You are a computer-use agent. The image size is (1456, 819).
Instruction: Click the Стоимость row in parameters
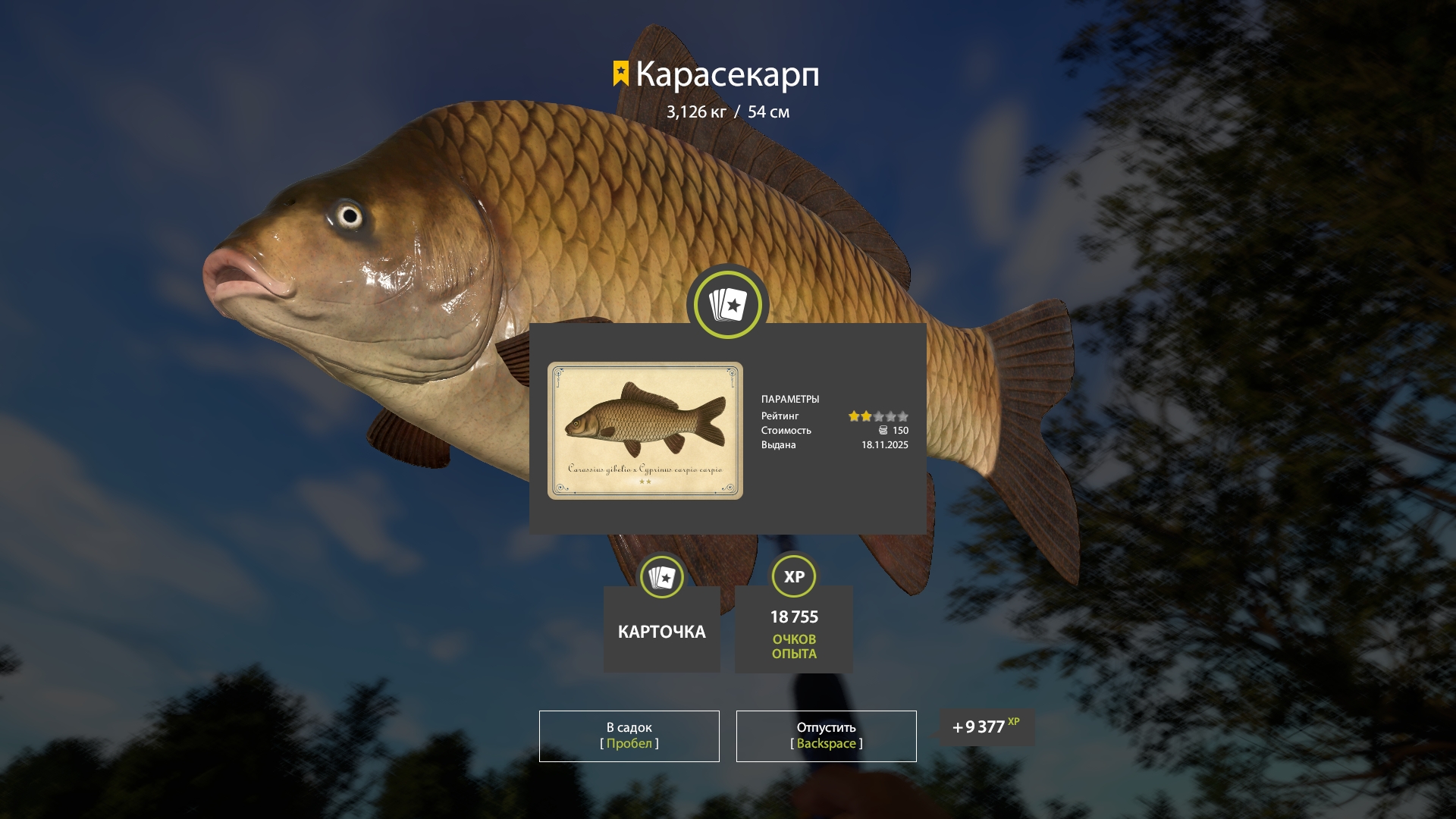(x=786, y=430)
